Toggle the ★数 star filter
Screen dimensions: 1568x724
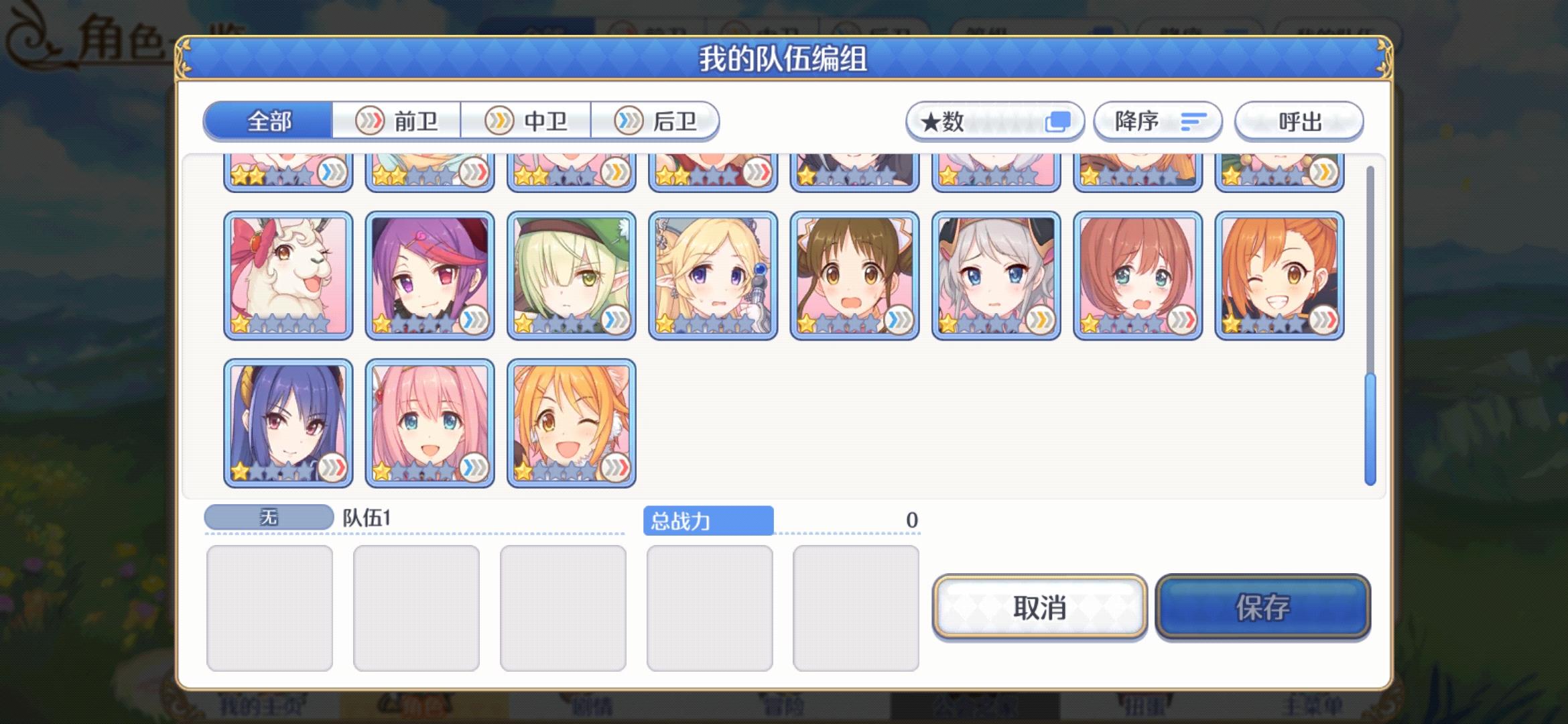point(994,121)
